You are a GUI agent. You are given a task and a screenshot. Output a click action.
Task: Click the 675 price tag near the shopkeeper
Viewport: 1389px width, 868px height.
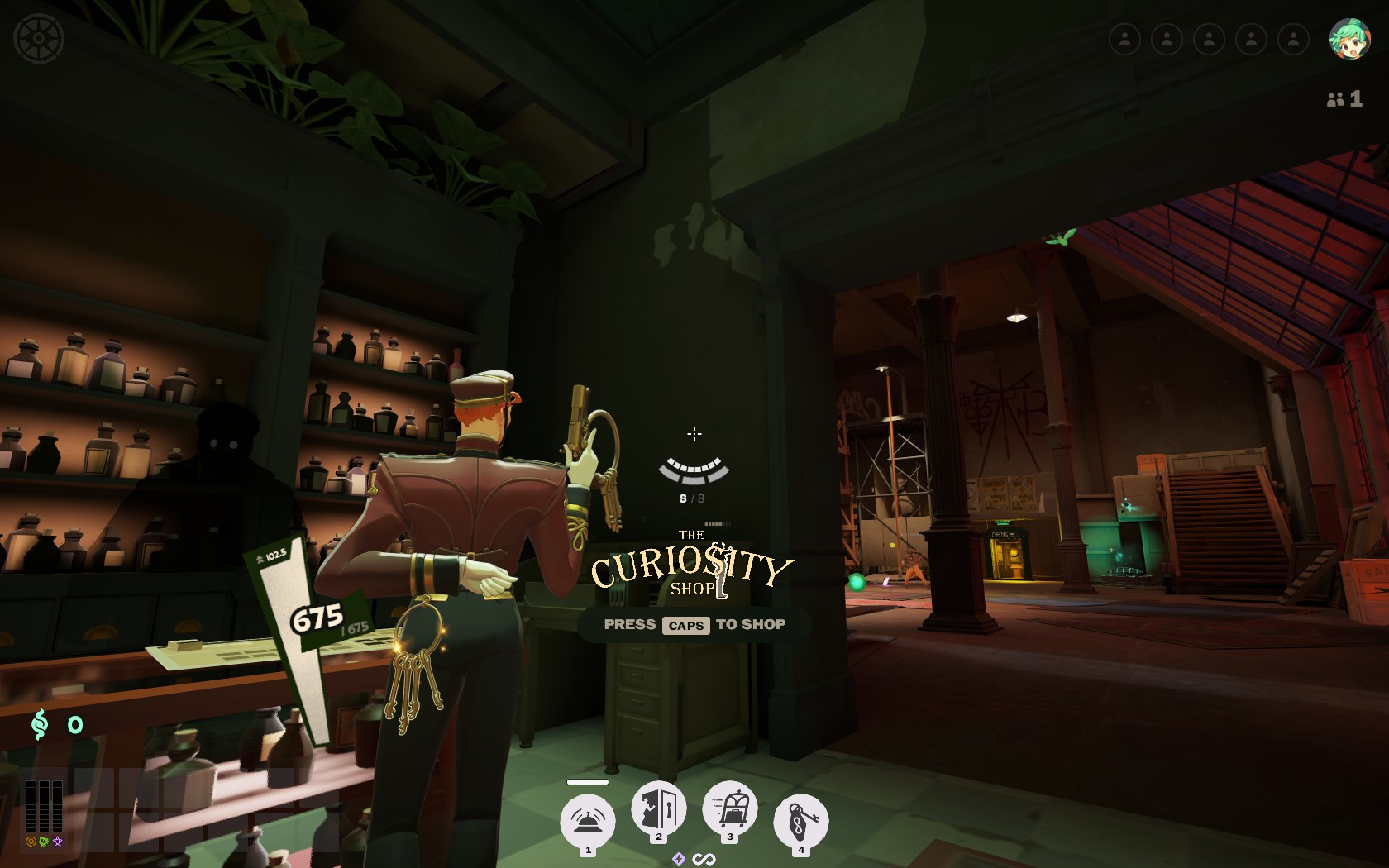click(x=316, y=617)
